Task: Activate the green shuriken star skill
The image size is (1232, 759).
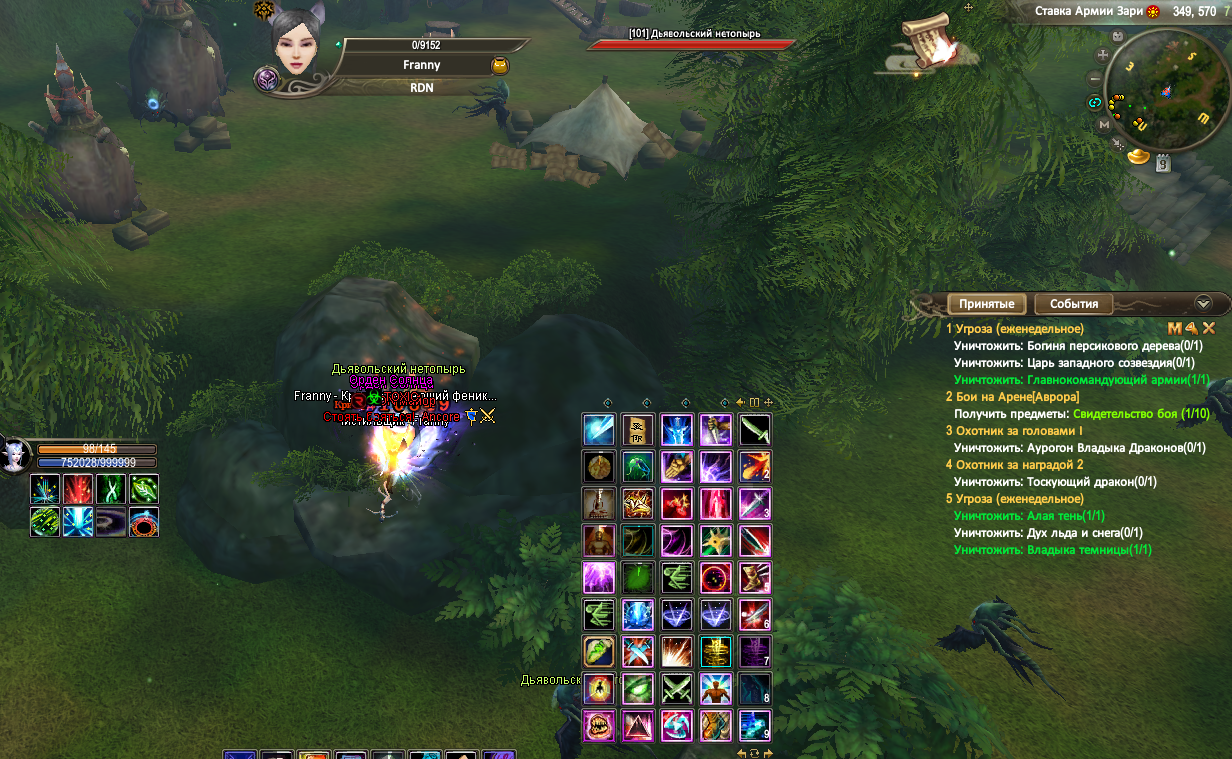Action: [x=716, y=540]
